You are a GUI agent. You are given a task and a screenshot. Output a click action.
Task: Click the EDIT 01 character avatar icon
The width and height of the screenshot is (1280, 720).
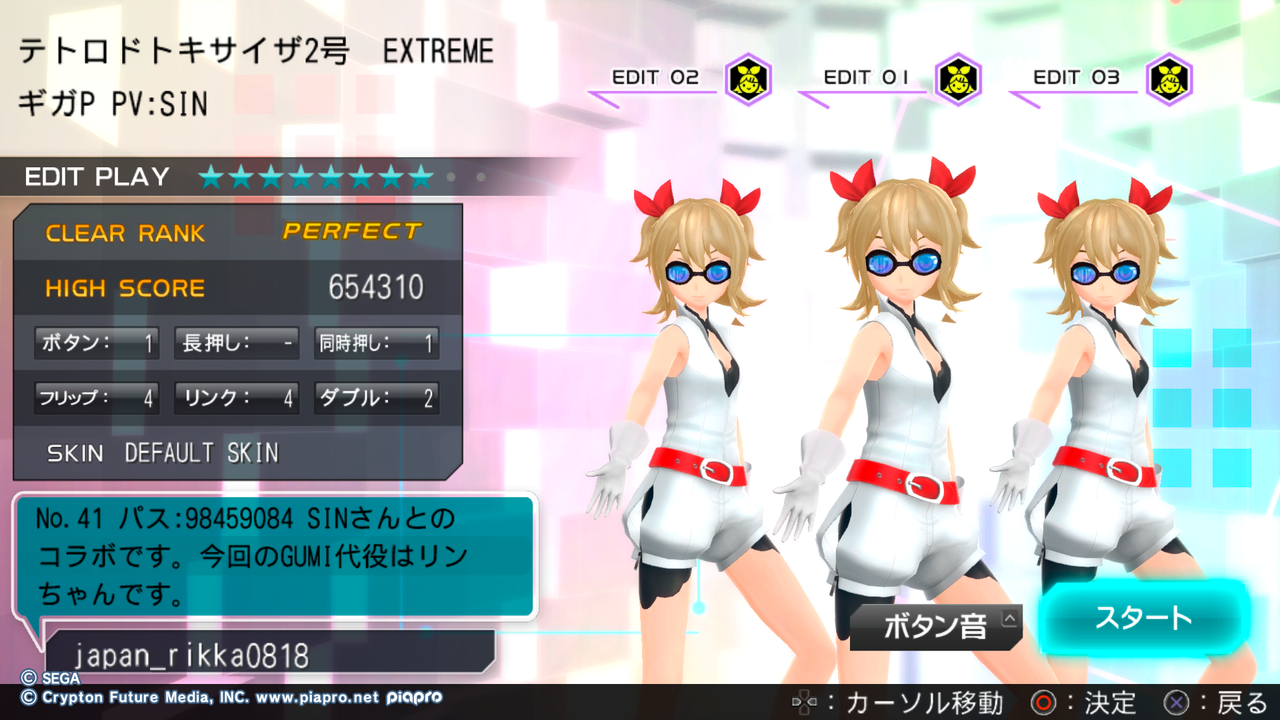[x=957, y=79]
